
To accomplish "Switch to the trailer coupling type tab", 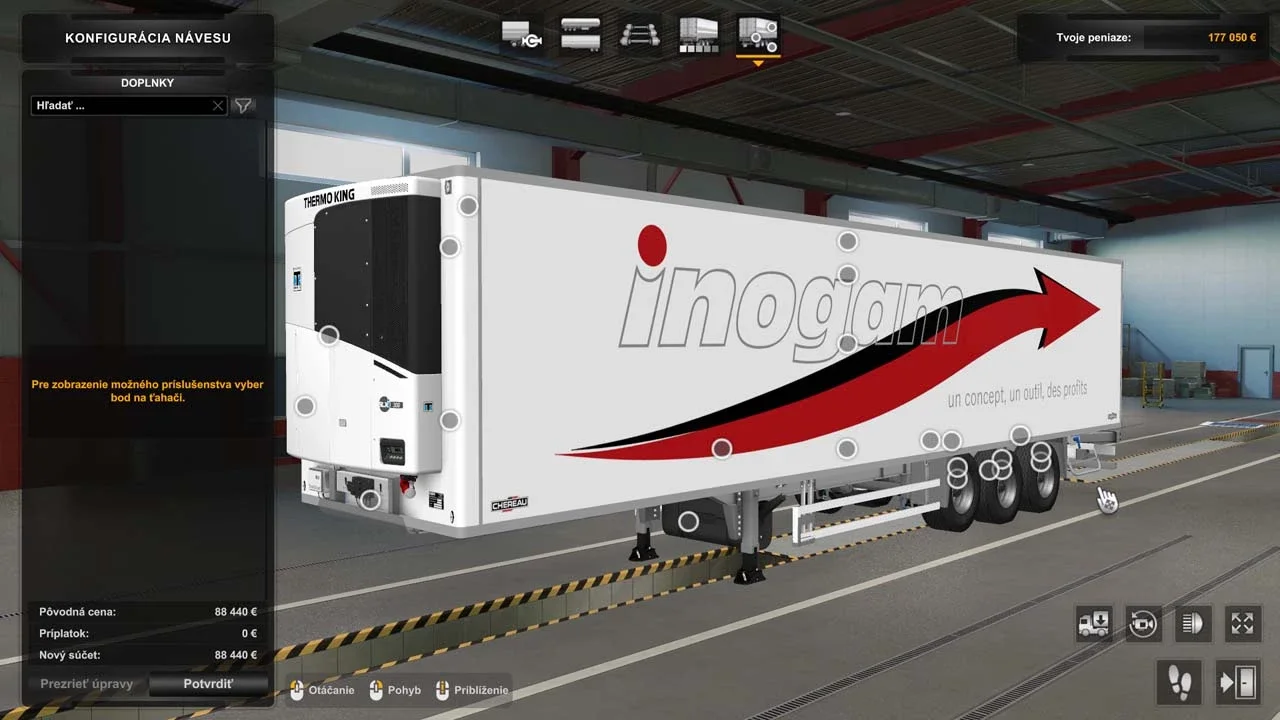I will point(520,36).
